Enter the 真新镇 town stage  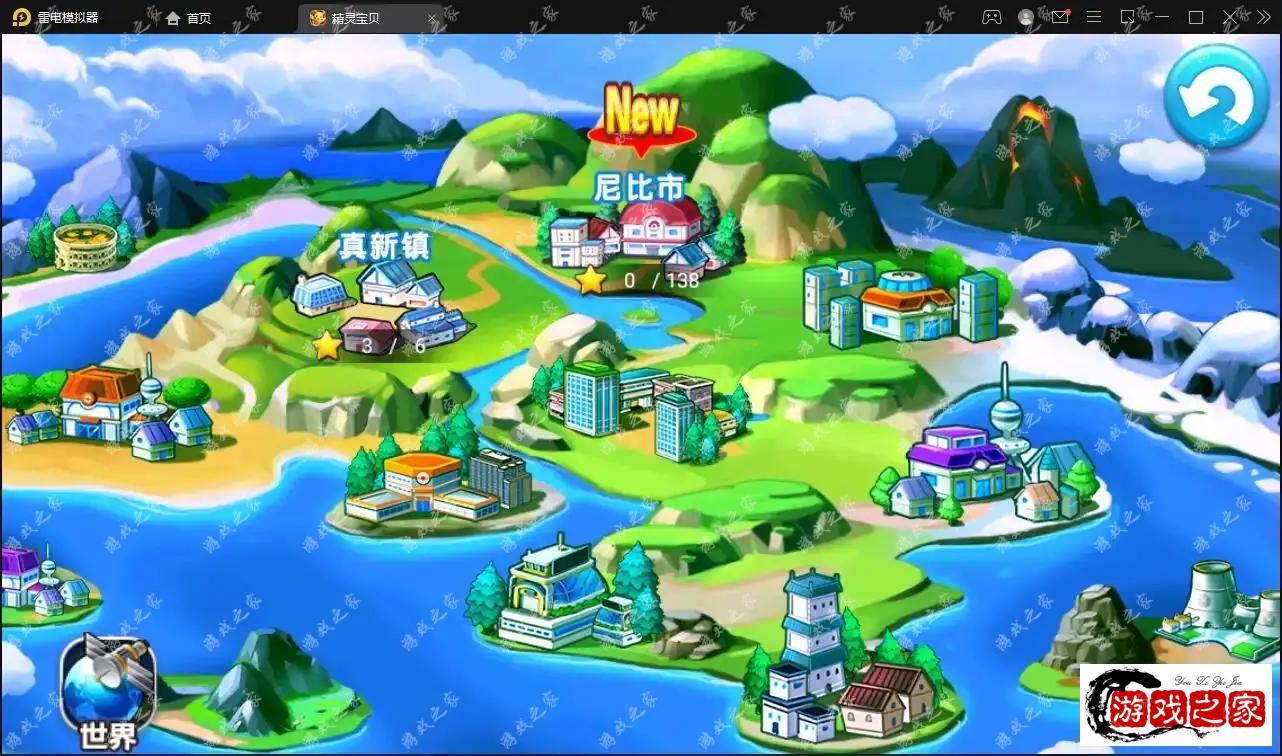(385, 292)
